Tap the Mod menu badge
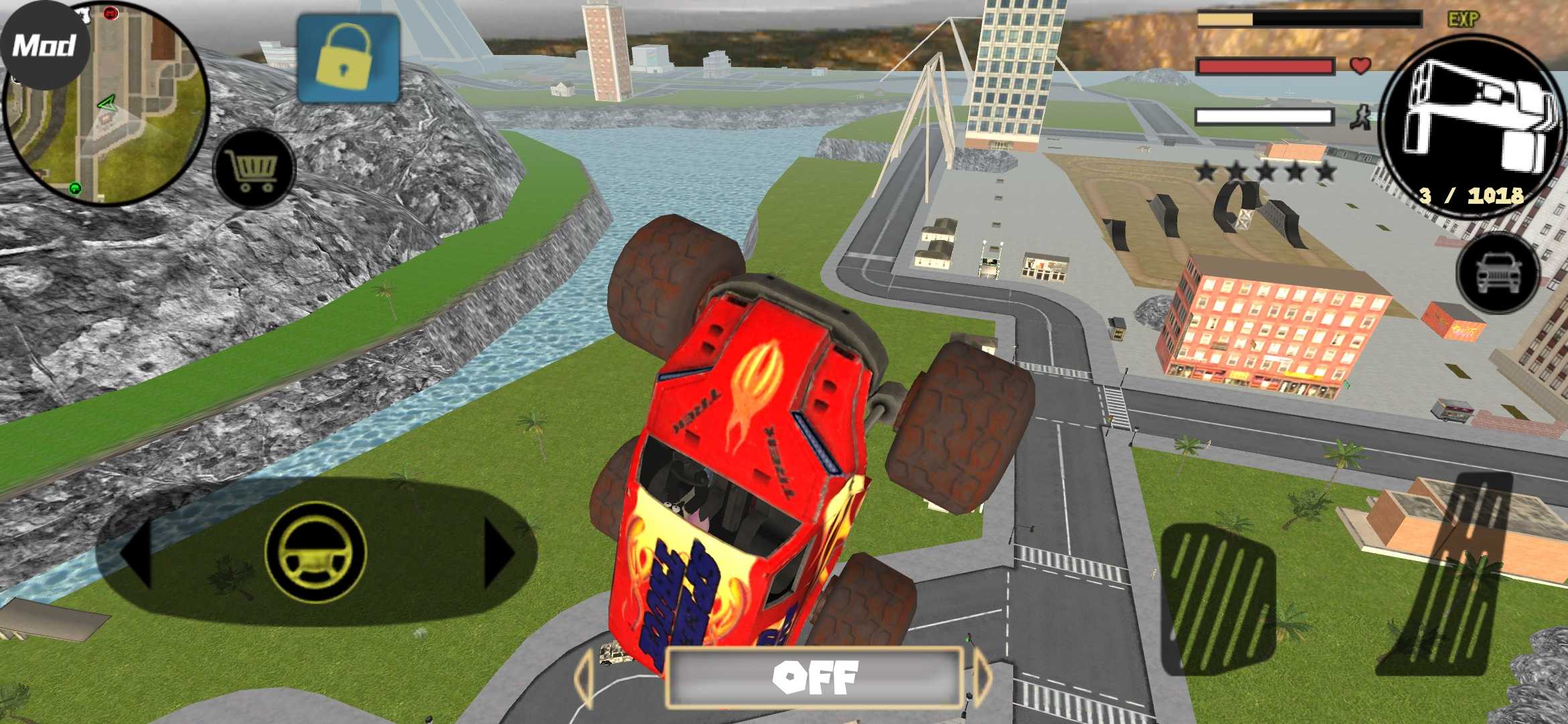This screenshot has width=1568, height=724. (44, 46)
